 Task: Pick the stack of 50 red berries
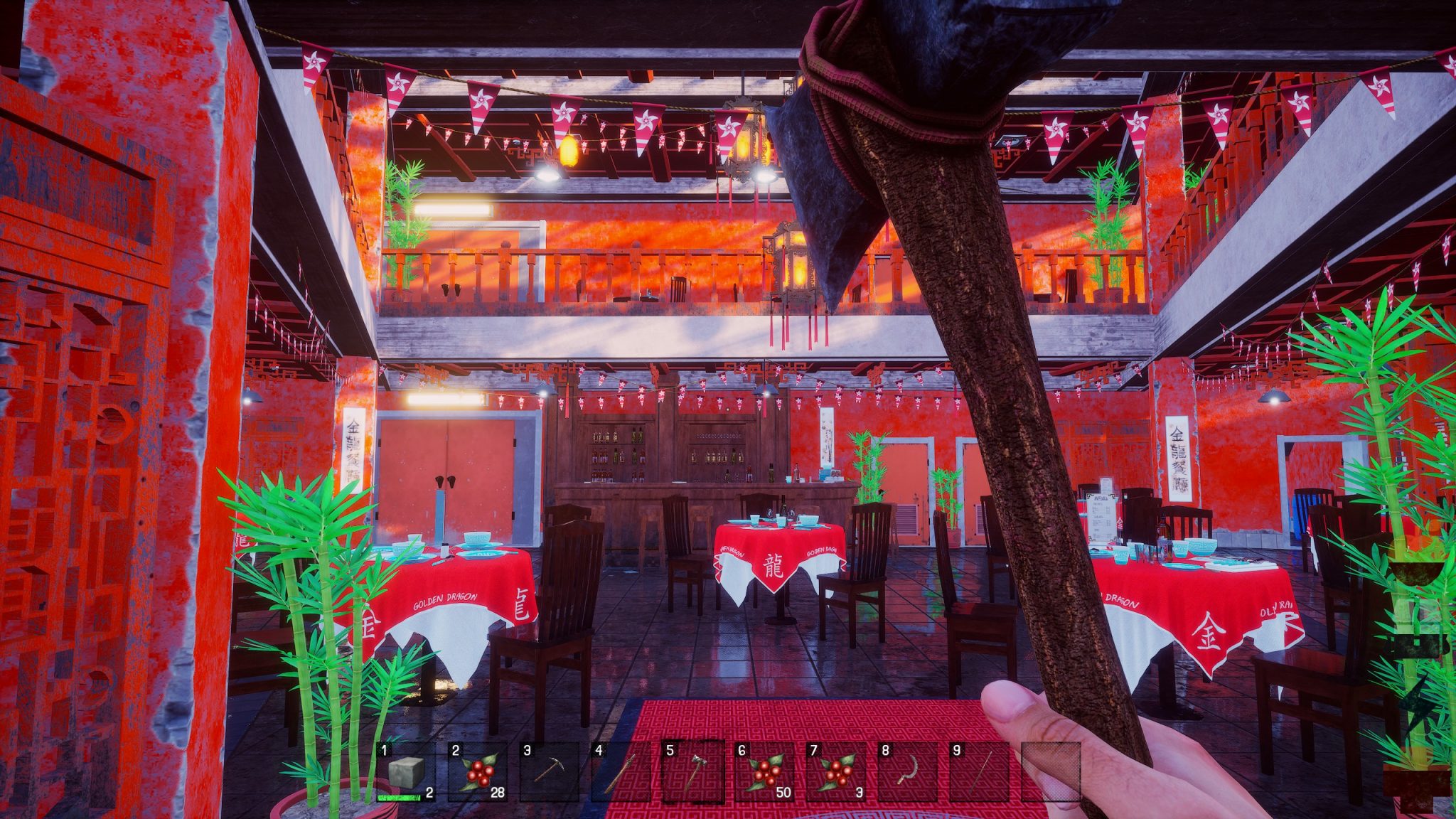coord(764,772)
